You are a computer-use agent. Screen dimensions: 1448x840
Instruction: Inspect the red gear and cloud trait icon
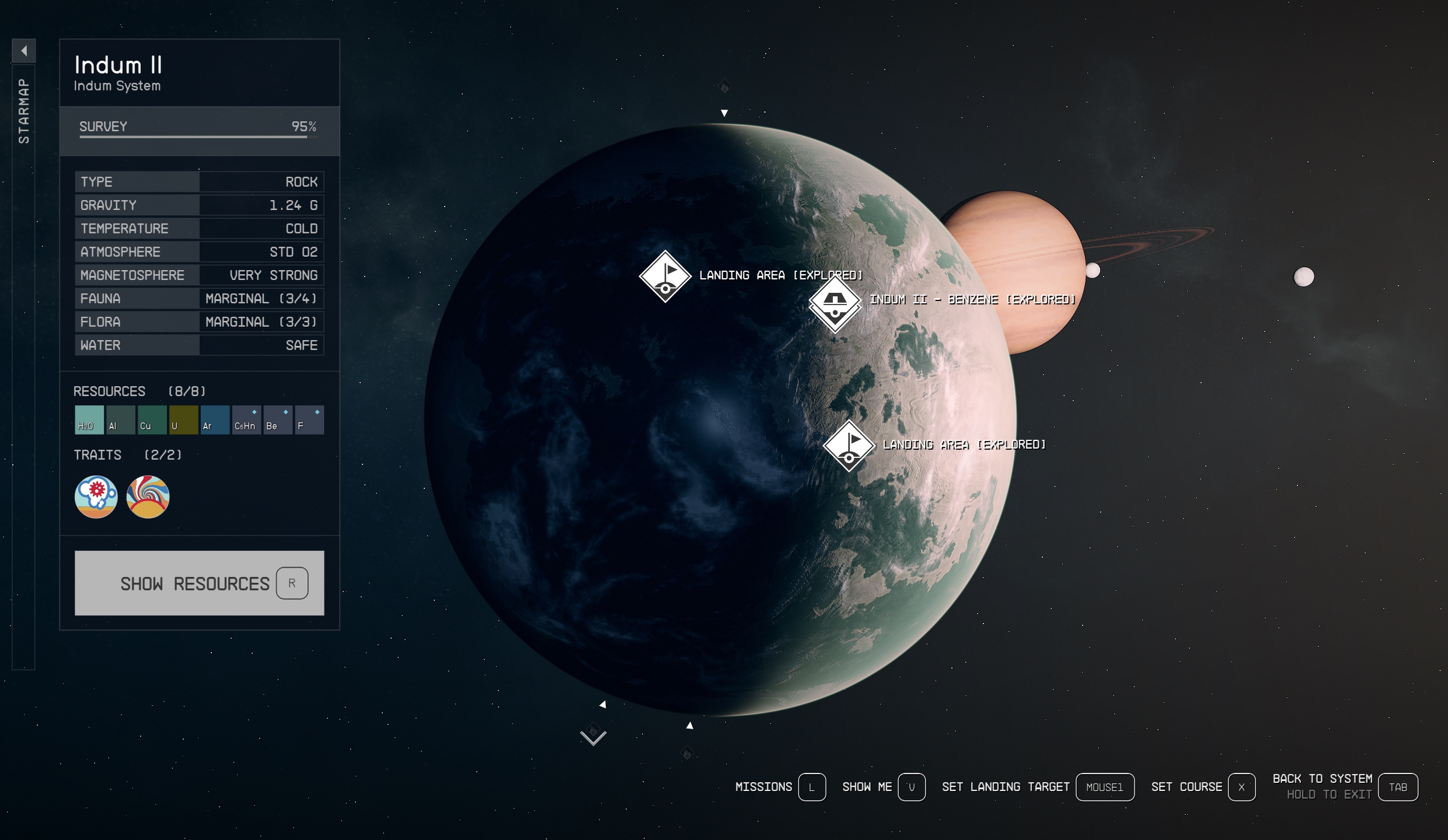[96, 497]
